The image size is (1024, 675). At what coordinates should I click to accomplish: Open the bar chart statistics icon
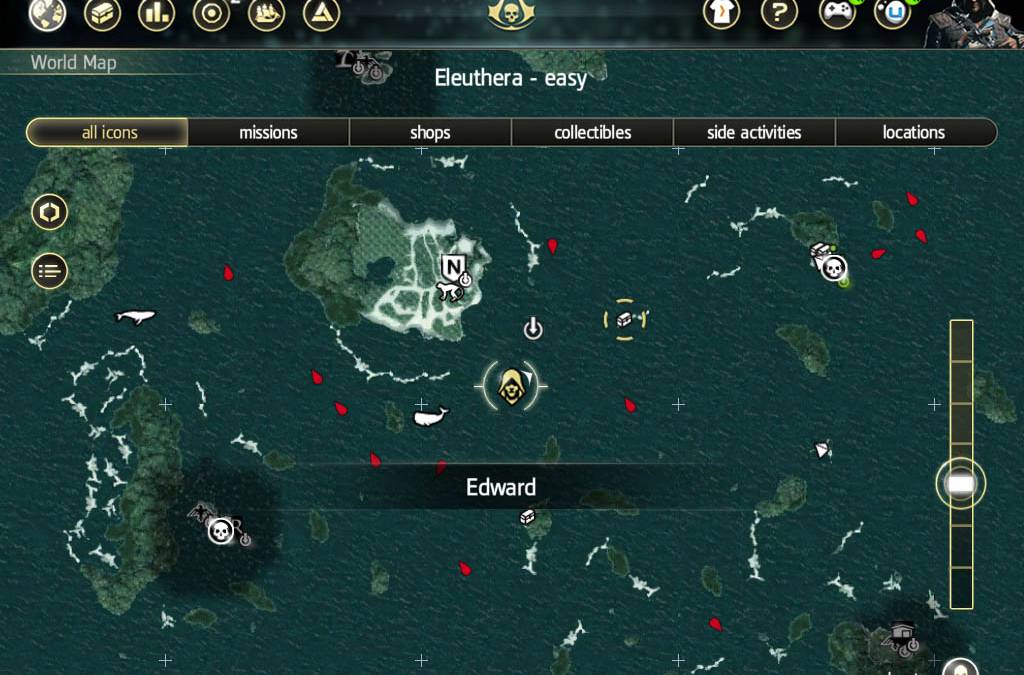[x=157, y=14]
